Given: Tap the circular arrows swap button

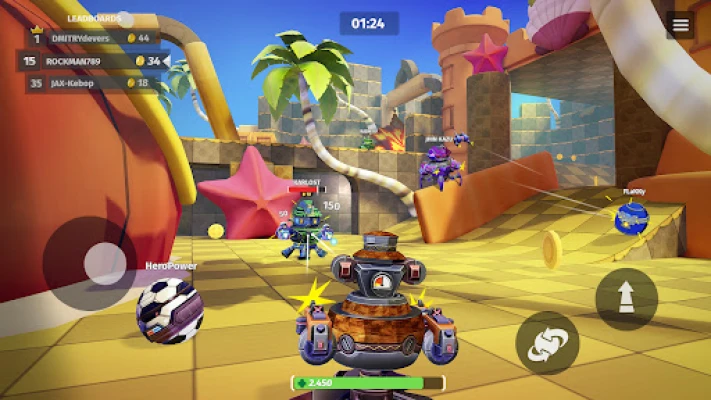Looking at the screenshot, I should tap(547, 343).
